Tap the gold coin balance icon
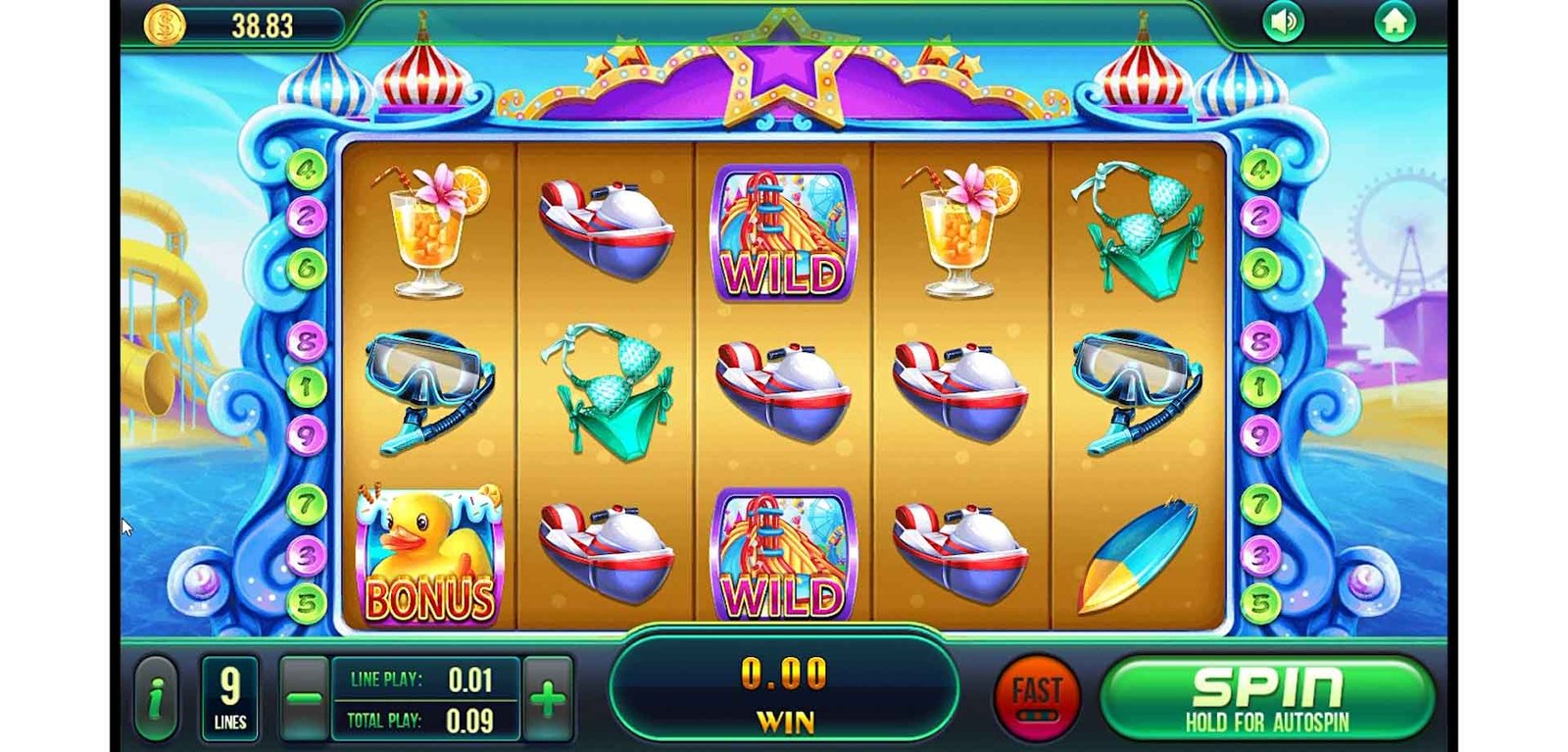Screen dimensions: 1568x752 tap(165, 25)
